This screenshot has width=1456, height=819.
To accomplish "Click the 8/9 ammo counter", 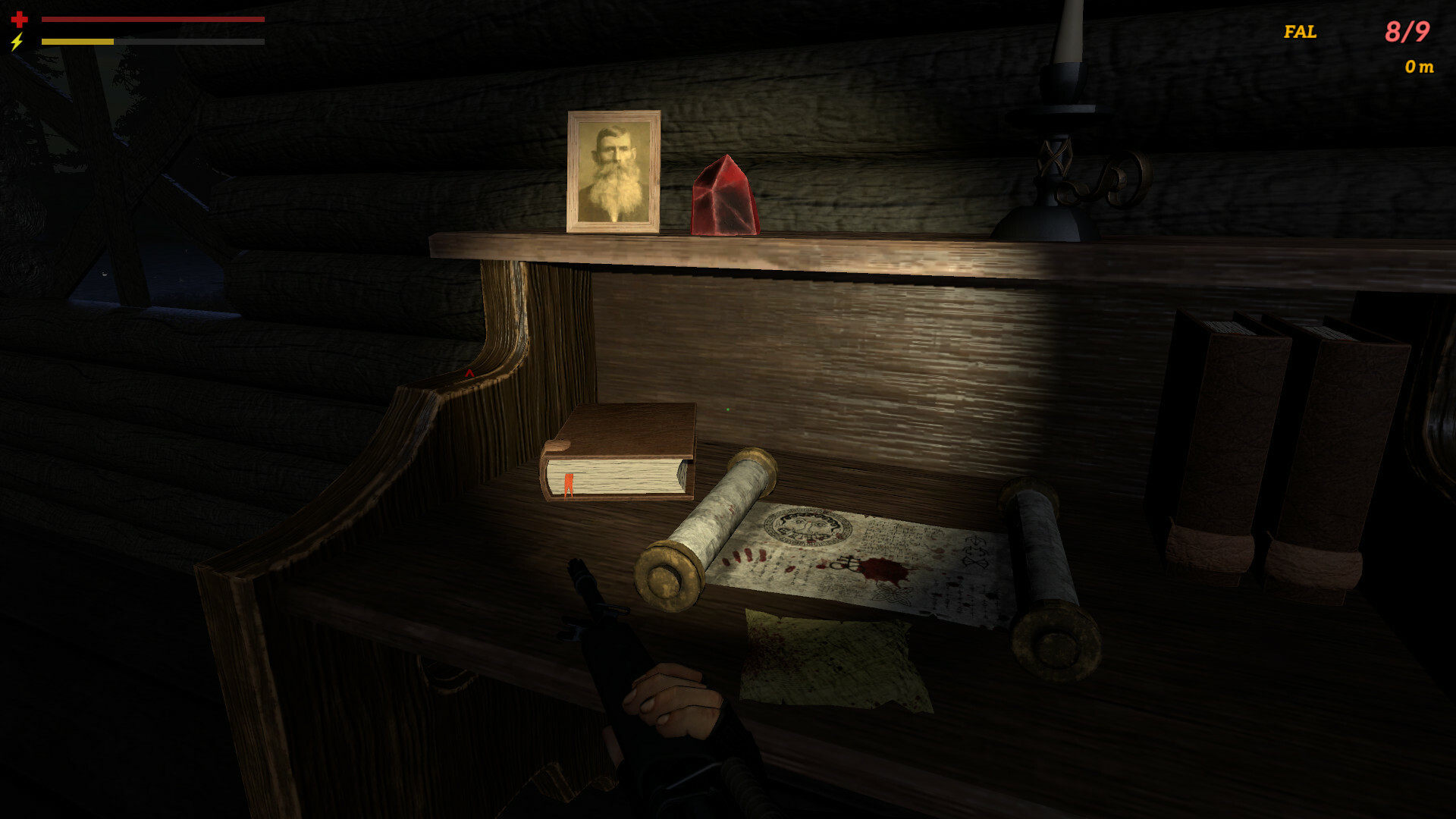I will tap(1407, 32).
